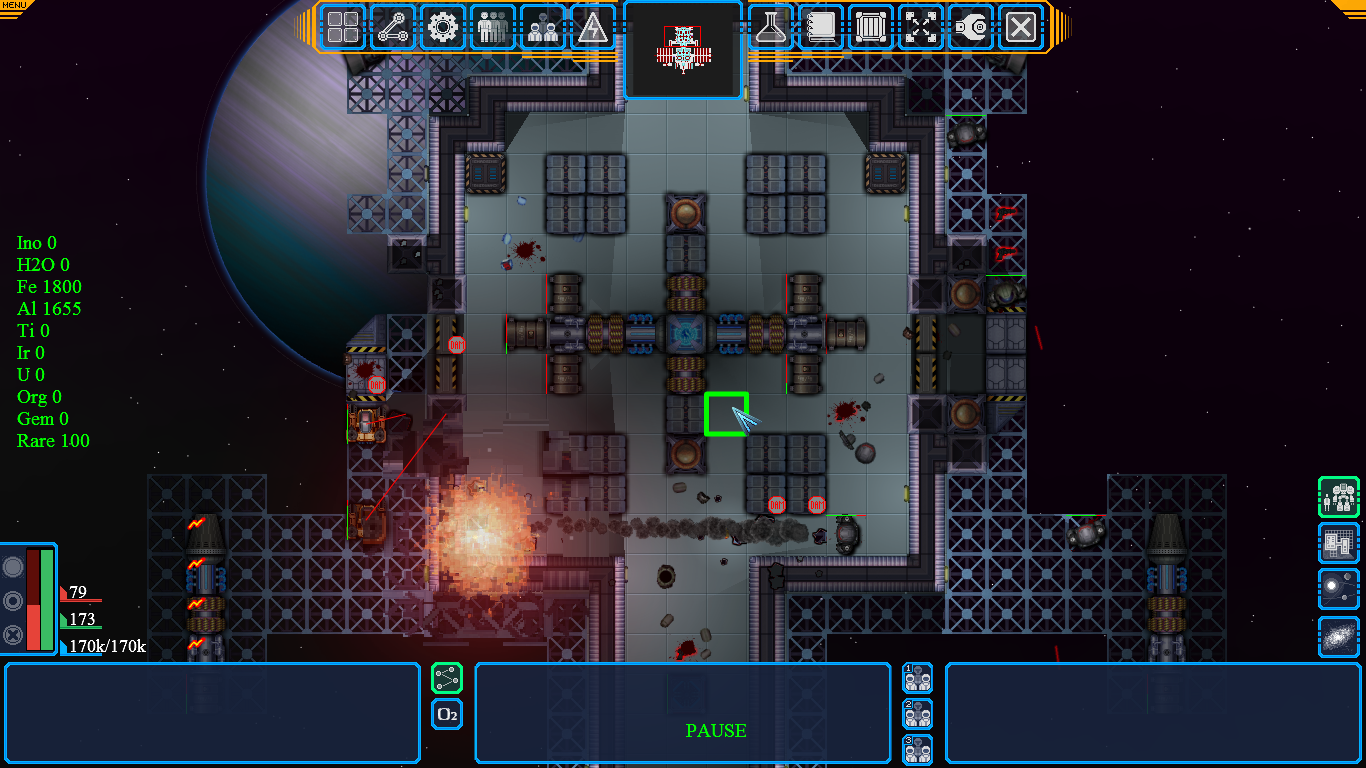Click the X close button in toolbar
The height and width of the screenshot is (768, 1366).
(1021, 27)
